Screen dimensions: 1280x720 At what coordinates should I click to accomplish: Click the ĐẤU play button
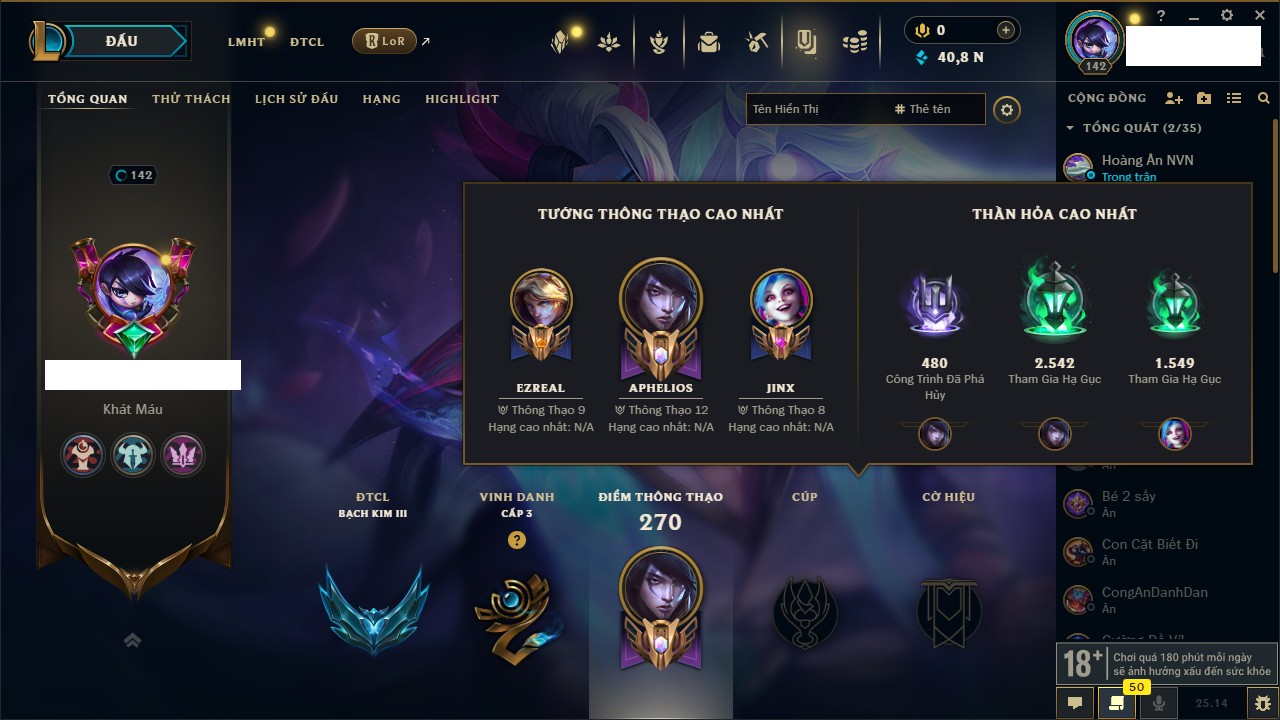click(121, 41)
